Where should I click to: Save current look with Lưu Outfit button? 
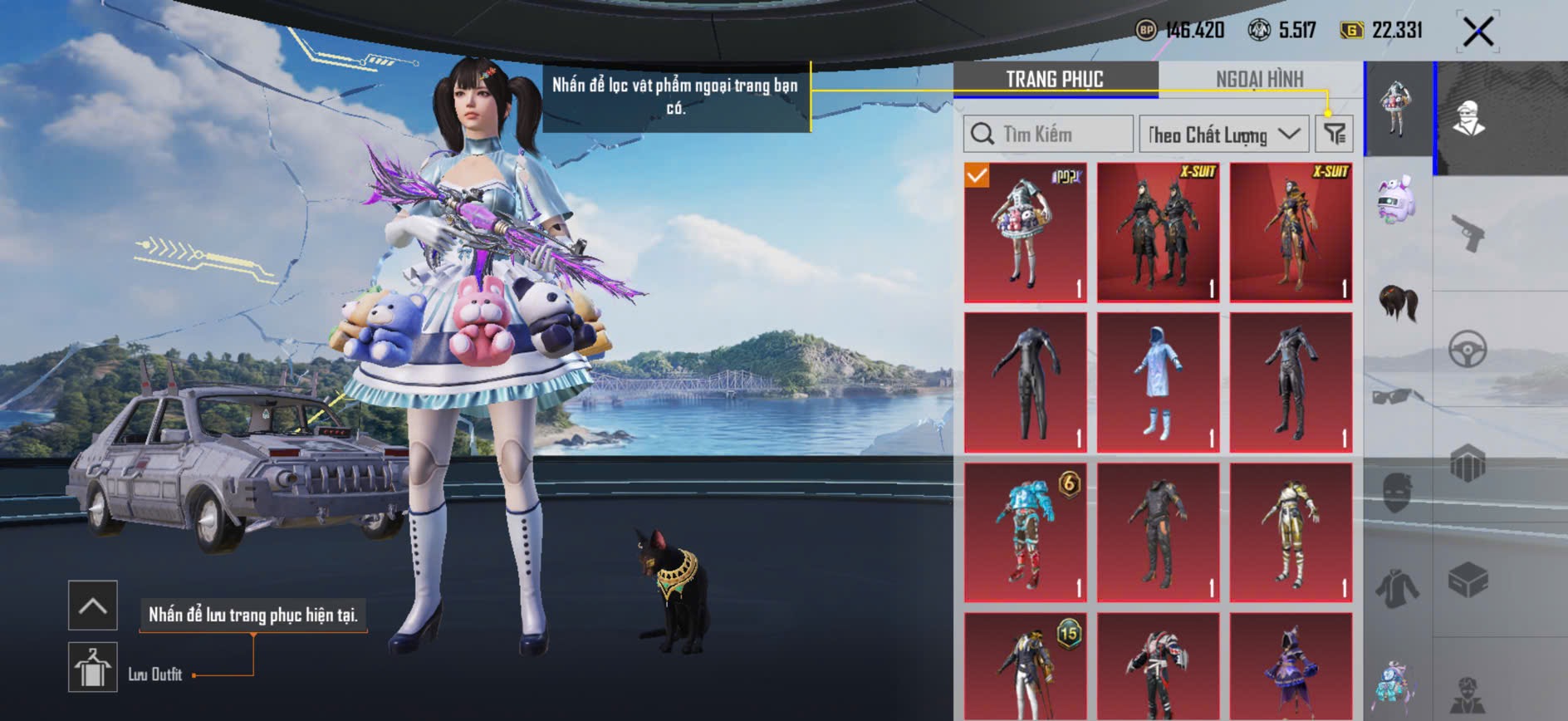92,667
